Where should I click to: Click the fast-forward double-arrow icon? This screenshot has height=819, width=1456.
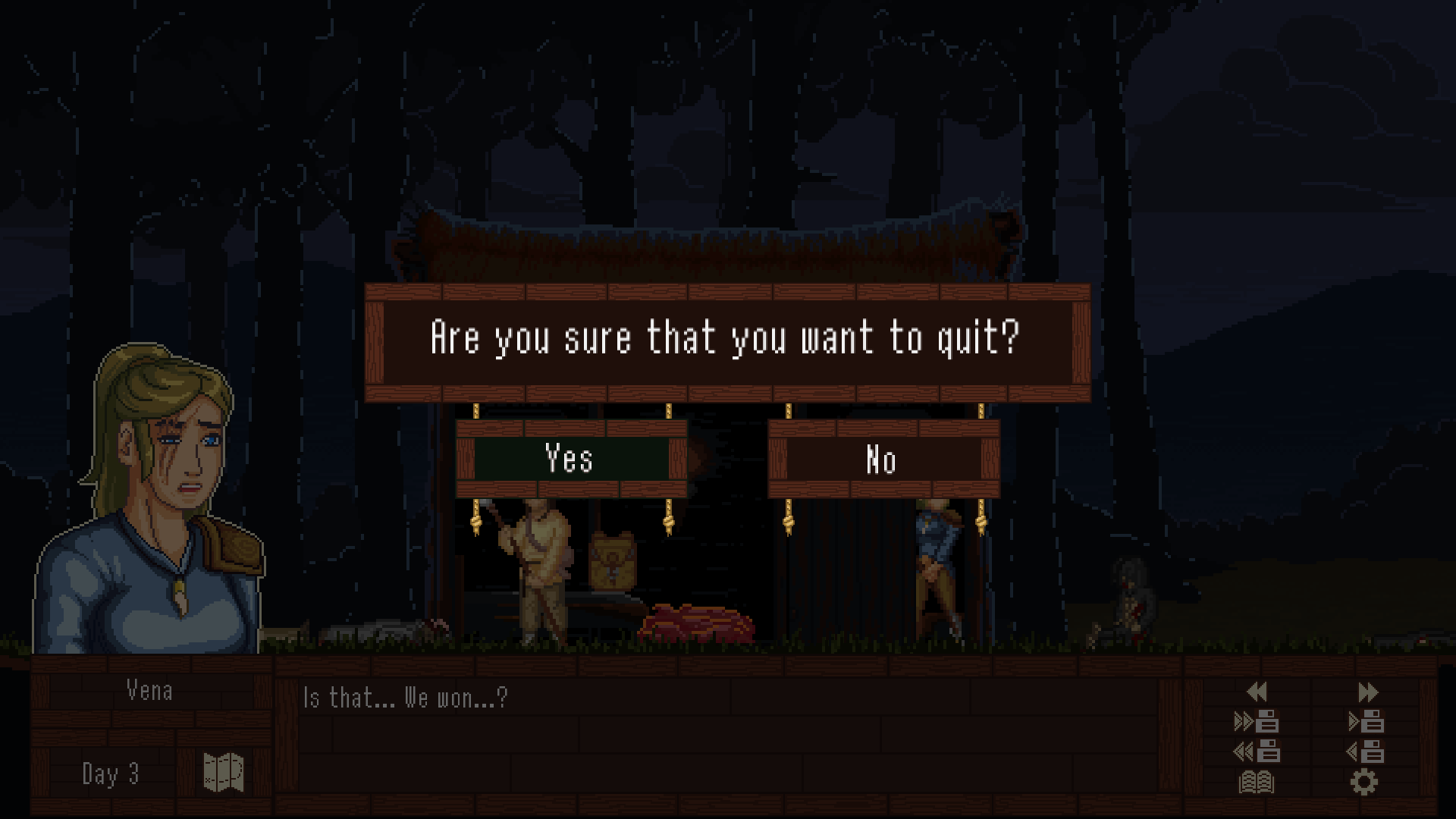click(1367, 692)
